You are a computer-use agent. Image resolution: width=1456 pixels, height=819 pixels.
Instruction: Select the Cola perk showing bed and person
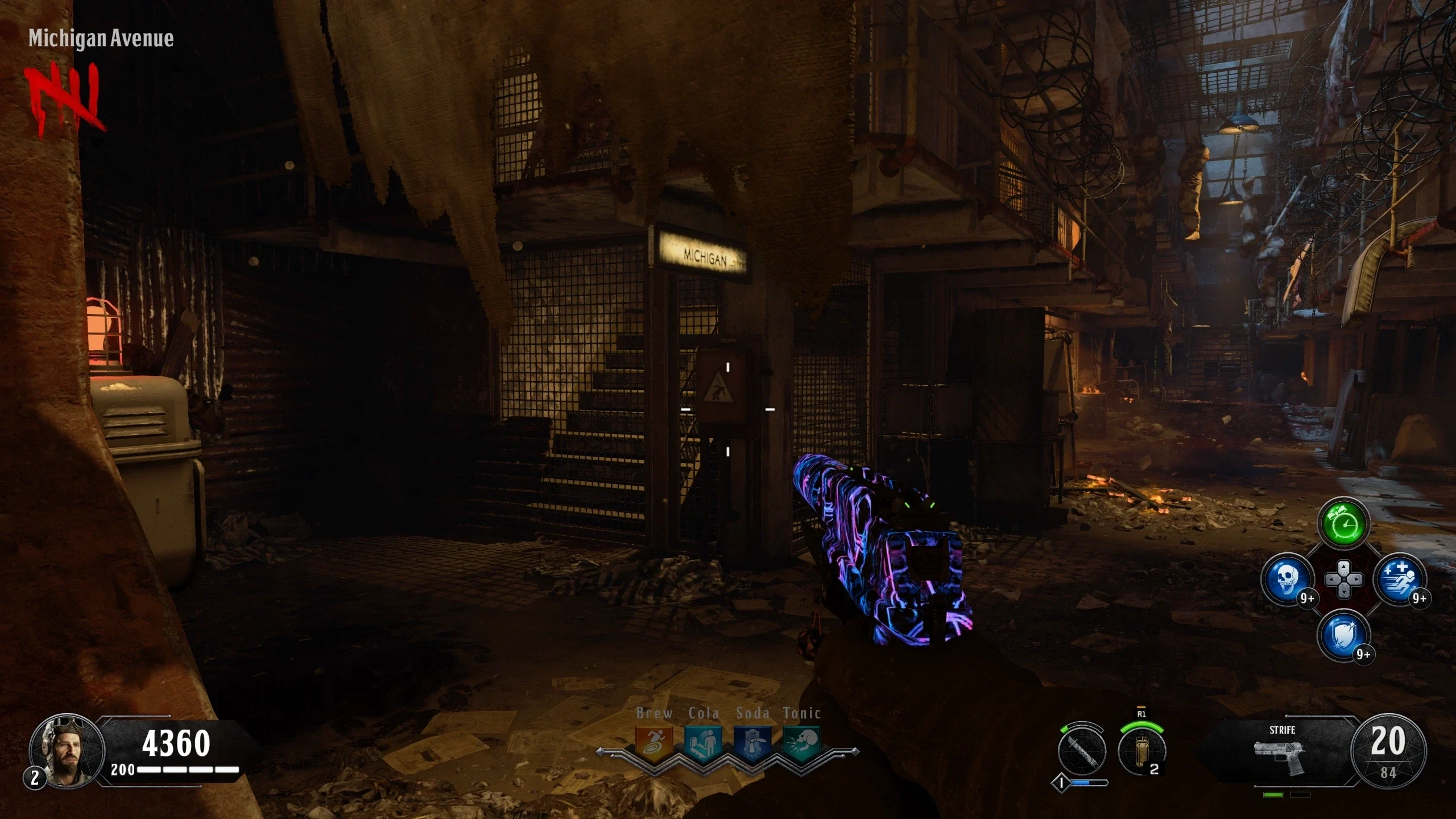[x=703, y=742]
